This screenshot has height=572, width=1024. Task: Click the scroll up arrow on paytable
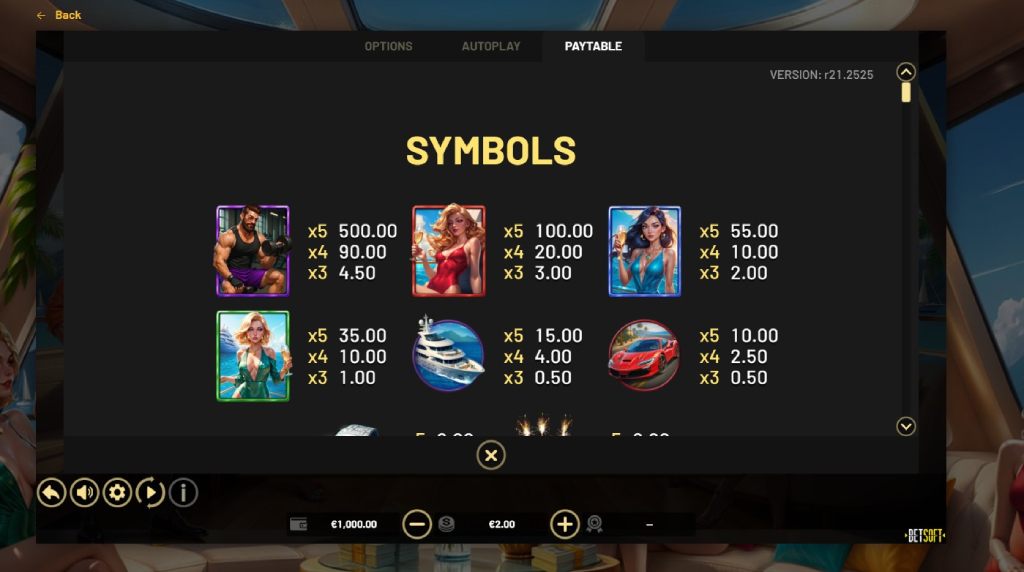click(906, 72)
